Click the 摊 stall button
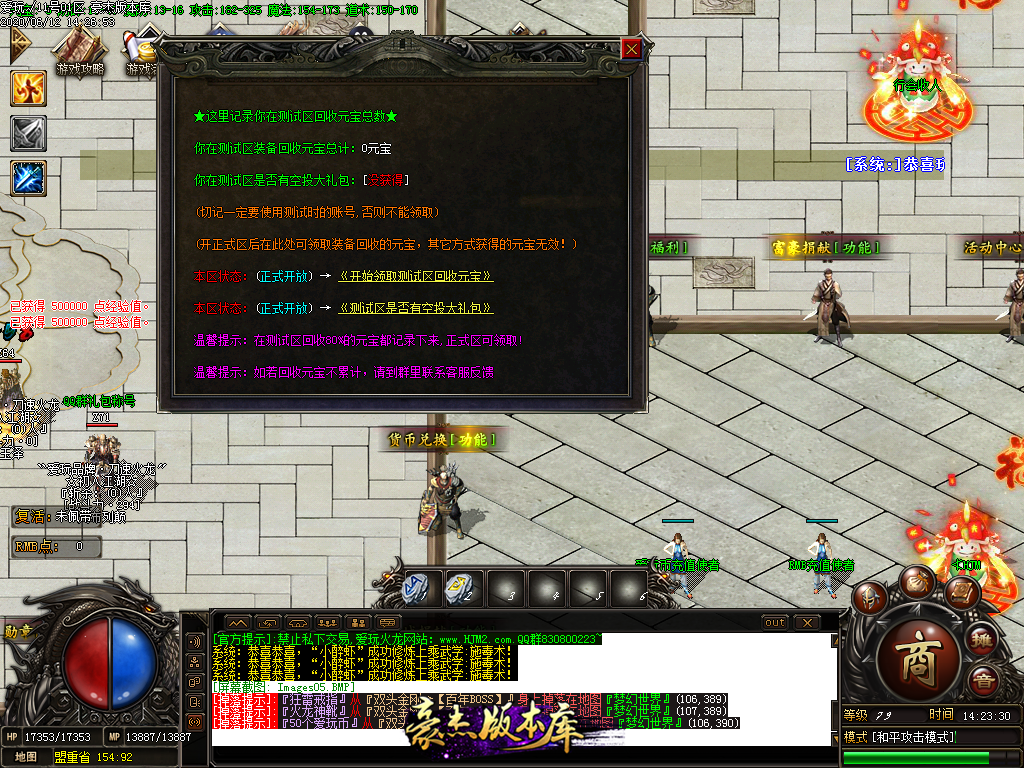The width and height of the screenshot is (1024, 768). tap(983, 639)
